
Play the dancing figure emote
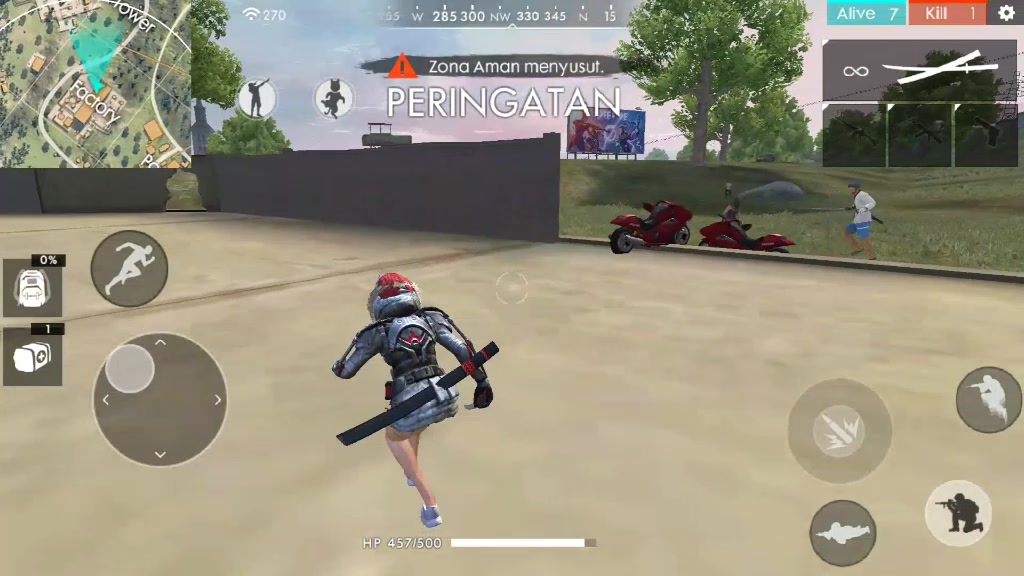tap(257, 98)
